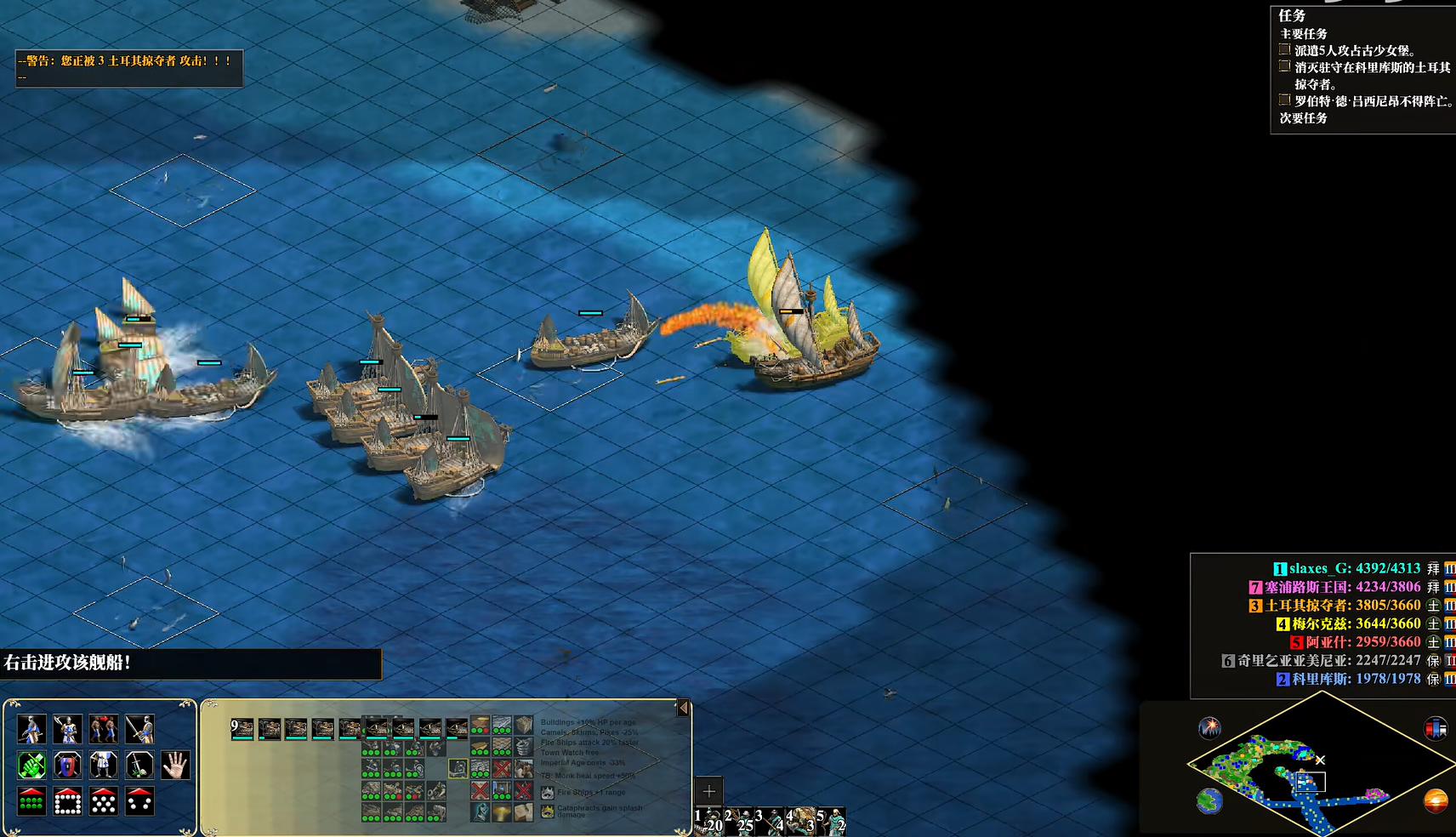Toggle the first main objective checkbox
The image size is (1456, 837).
(1285, 50)
